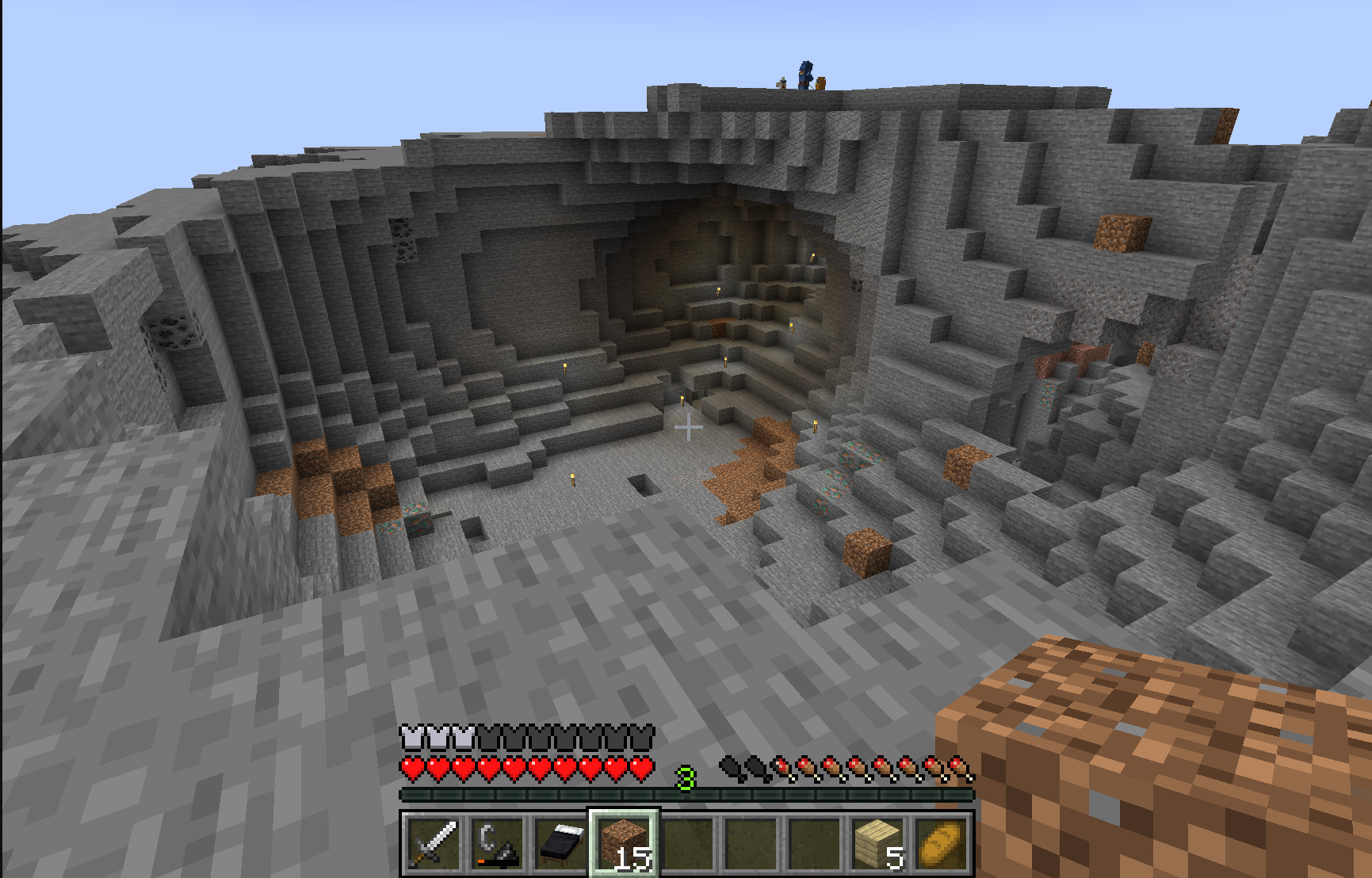
Task: Select the bread hotbar slot
Action: point(943,843)
